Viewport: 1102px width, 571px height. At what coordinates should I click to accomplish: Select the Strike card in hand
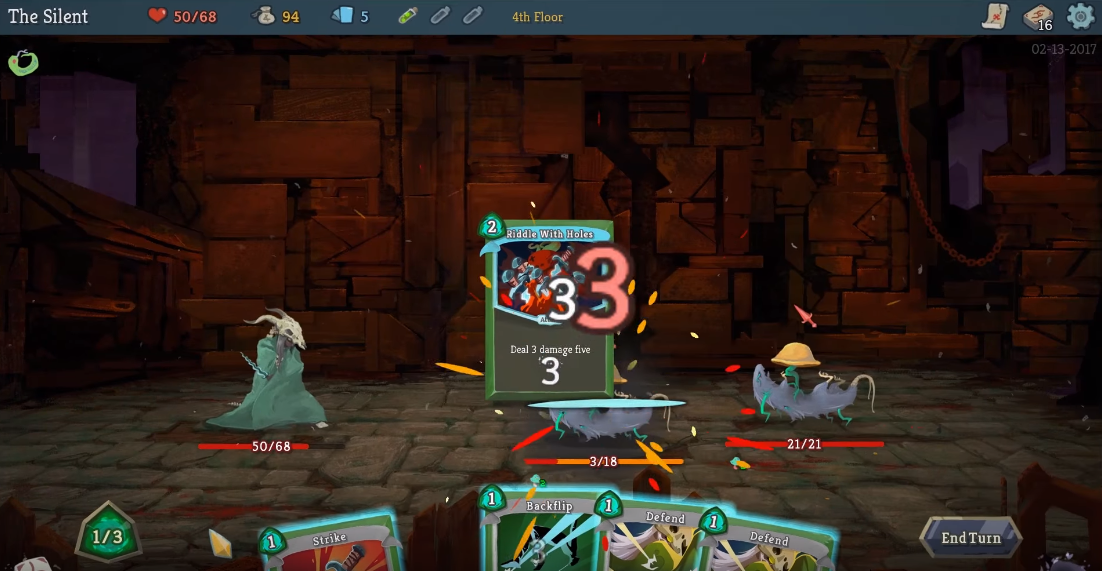point(328,544)
